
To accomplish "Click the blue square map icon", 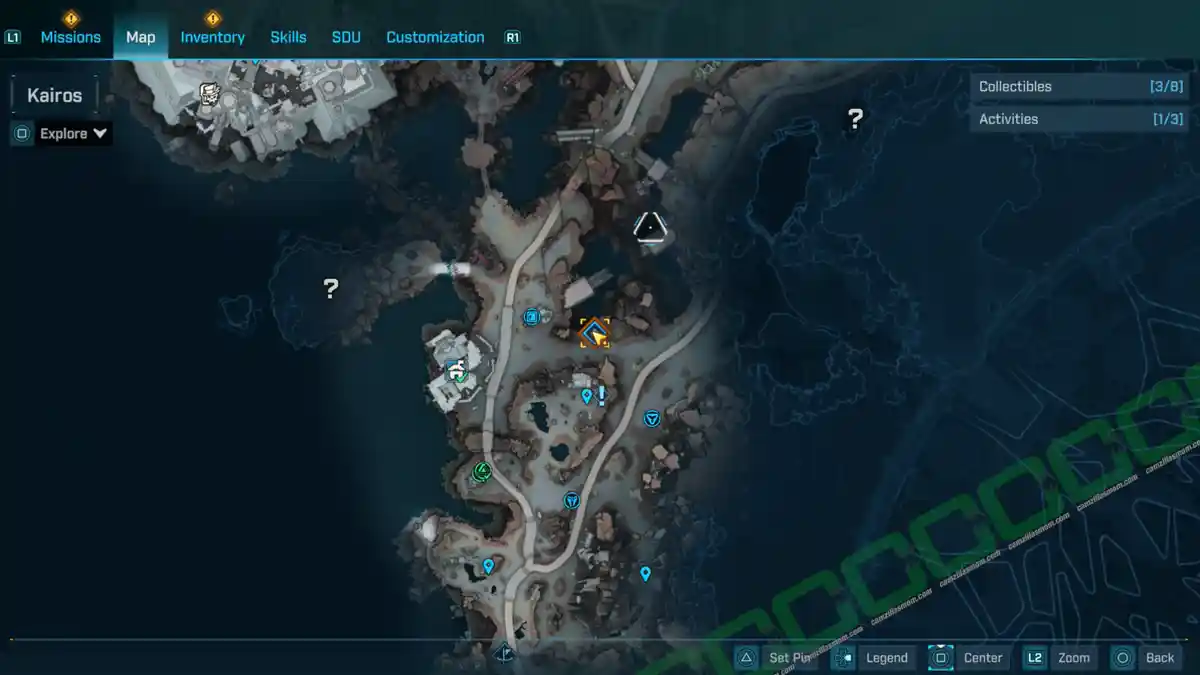I will (x=532, y=317).
